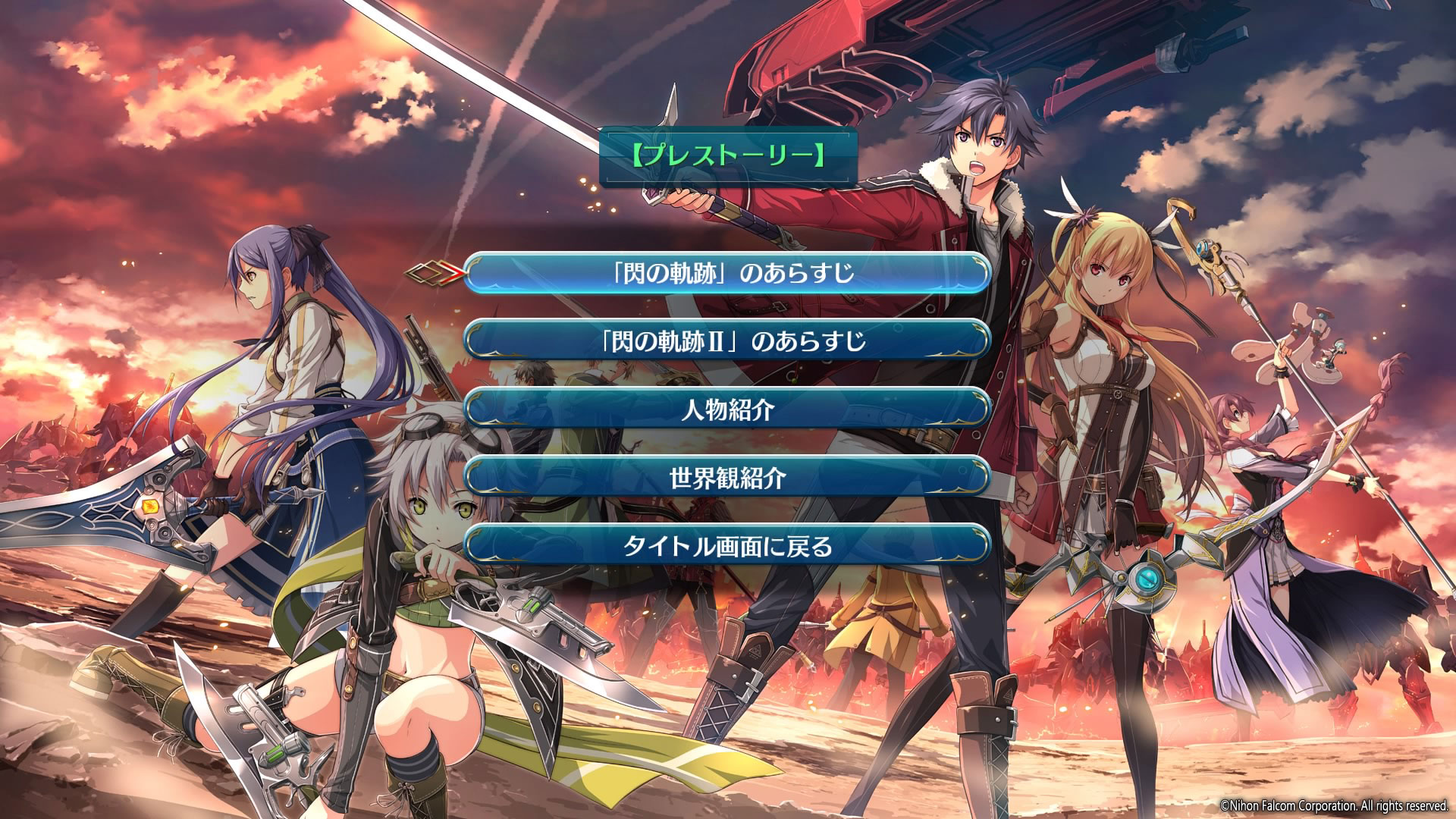The width and height of the screenshot is (1456, 819).
Task: Return via タイトル画面に戻る button
Action: [x=728, y=546]
